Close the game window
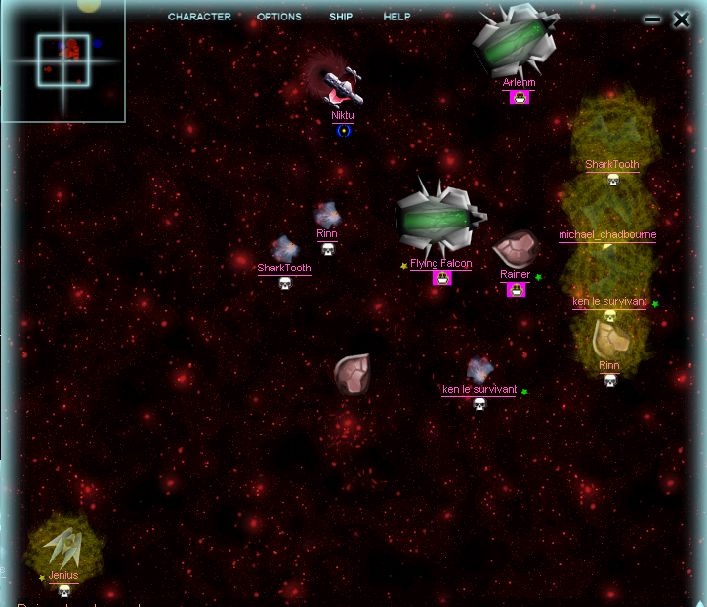The image size is (707, 607). 681,19
